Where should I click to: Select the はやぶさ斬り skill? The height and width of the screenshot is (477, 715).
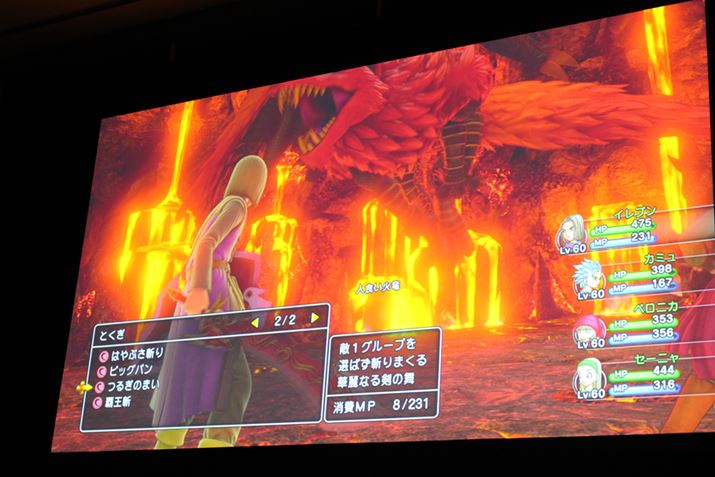pos(133,352)
